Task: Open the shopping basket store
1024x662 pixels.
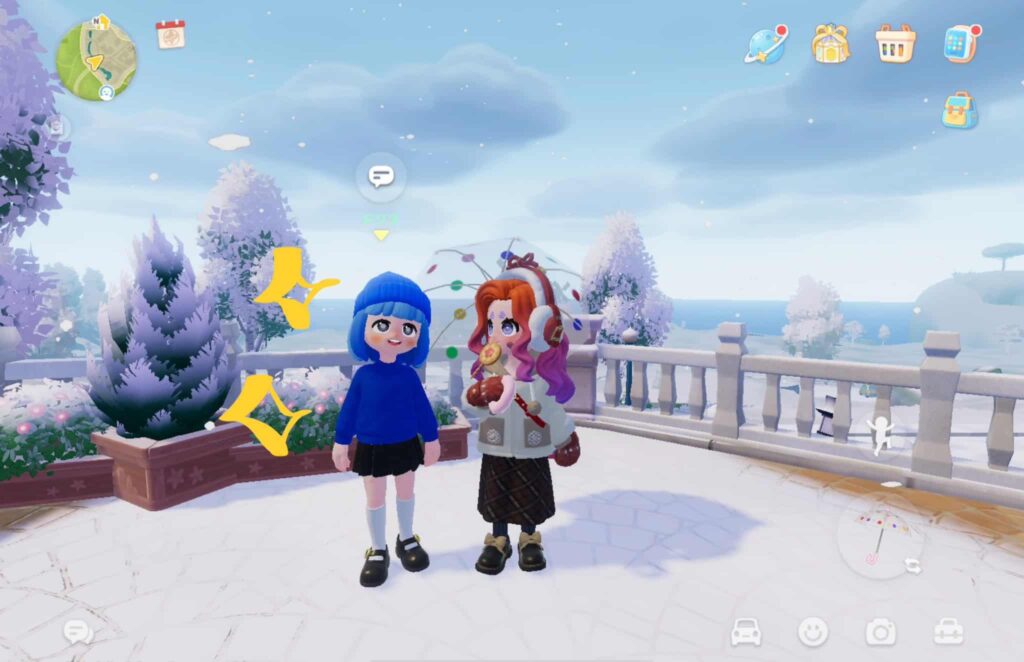Action: (x=895, y=44)
